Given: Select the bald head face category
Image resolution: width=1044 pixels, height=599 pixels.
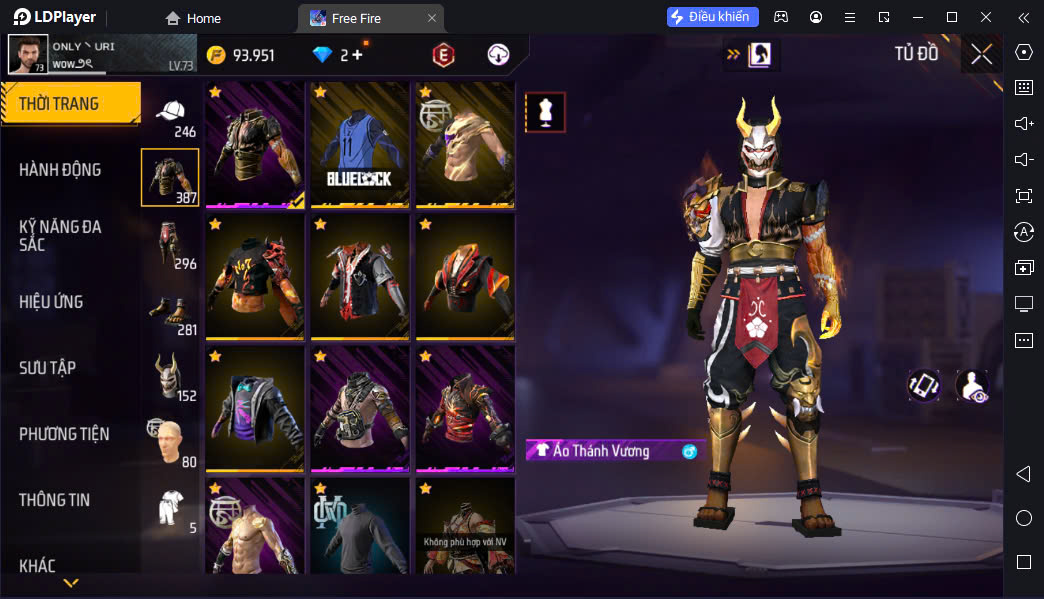Looking at the screenshot, I should [x=170, y=441].
